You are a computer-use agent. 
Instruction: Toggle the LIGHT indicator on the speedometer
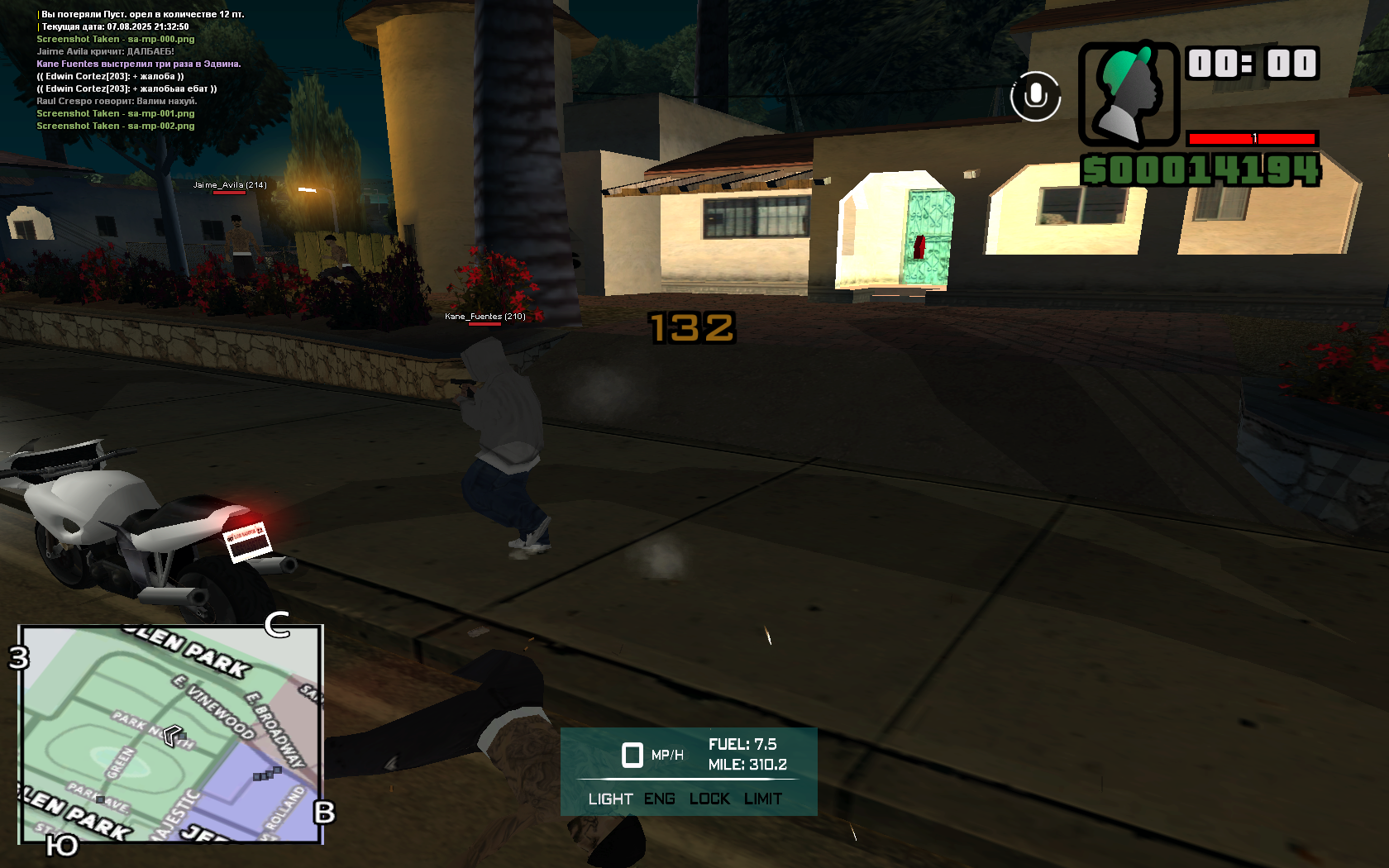[x=610, y=799]
